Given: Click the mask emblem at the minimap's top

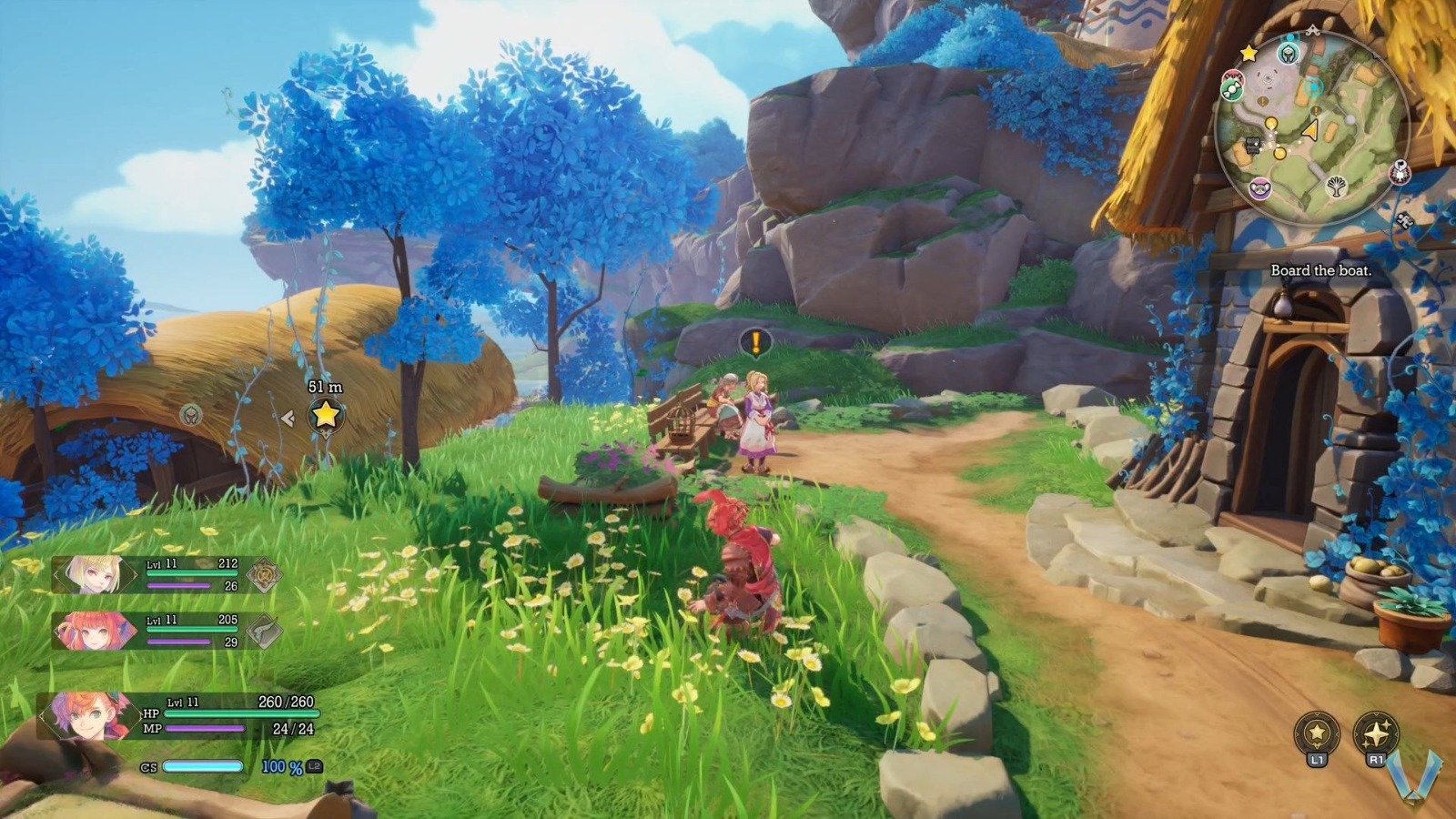Looking at the screenshot, I should (1288, 54).
